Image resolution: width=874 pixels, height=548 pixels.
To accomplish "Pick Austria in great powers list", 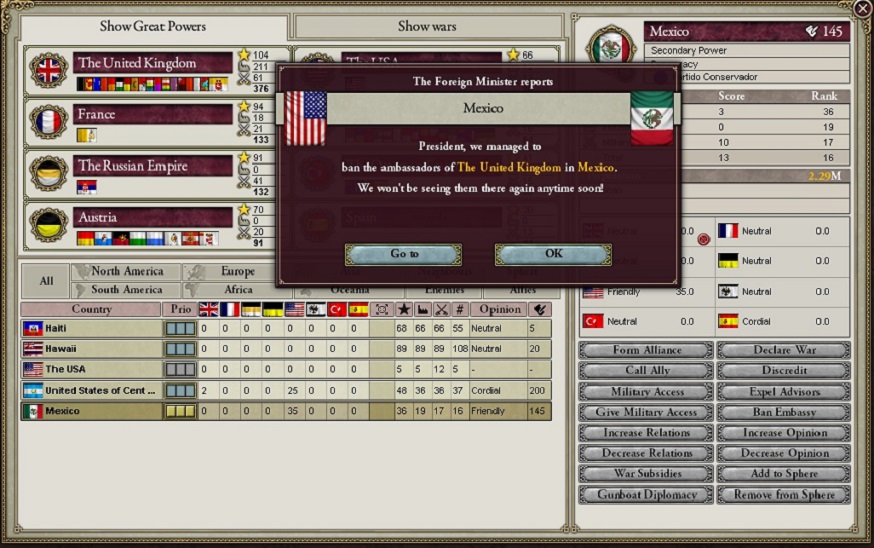I will click(152, 217).
